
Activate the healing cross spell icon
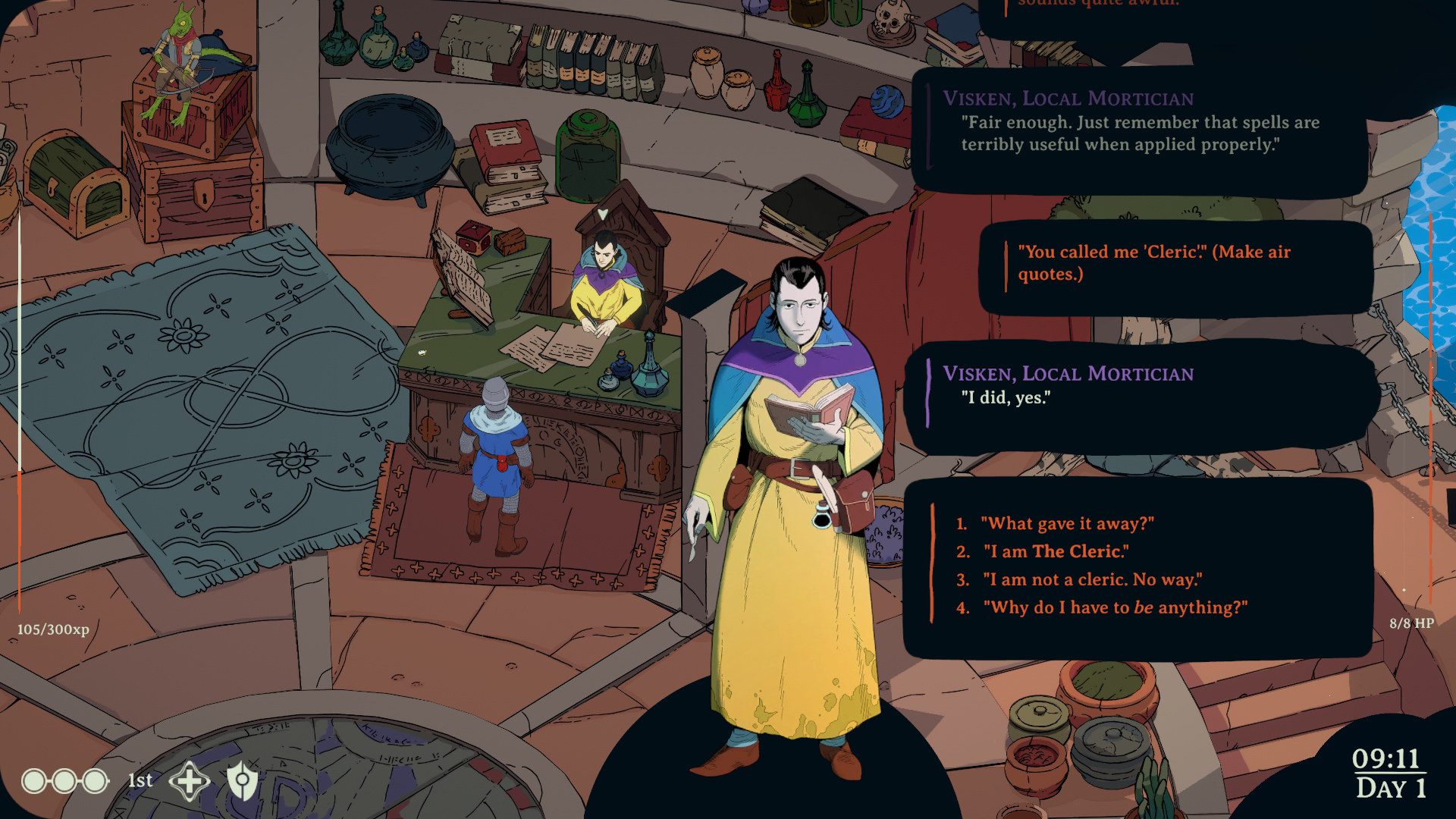point(189,780)
